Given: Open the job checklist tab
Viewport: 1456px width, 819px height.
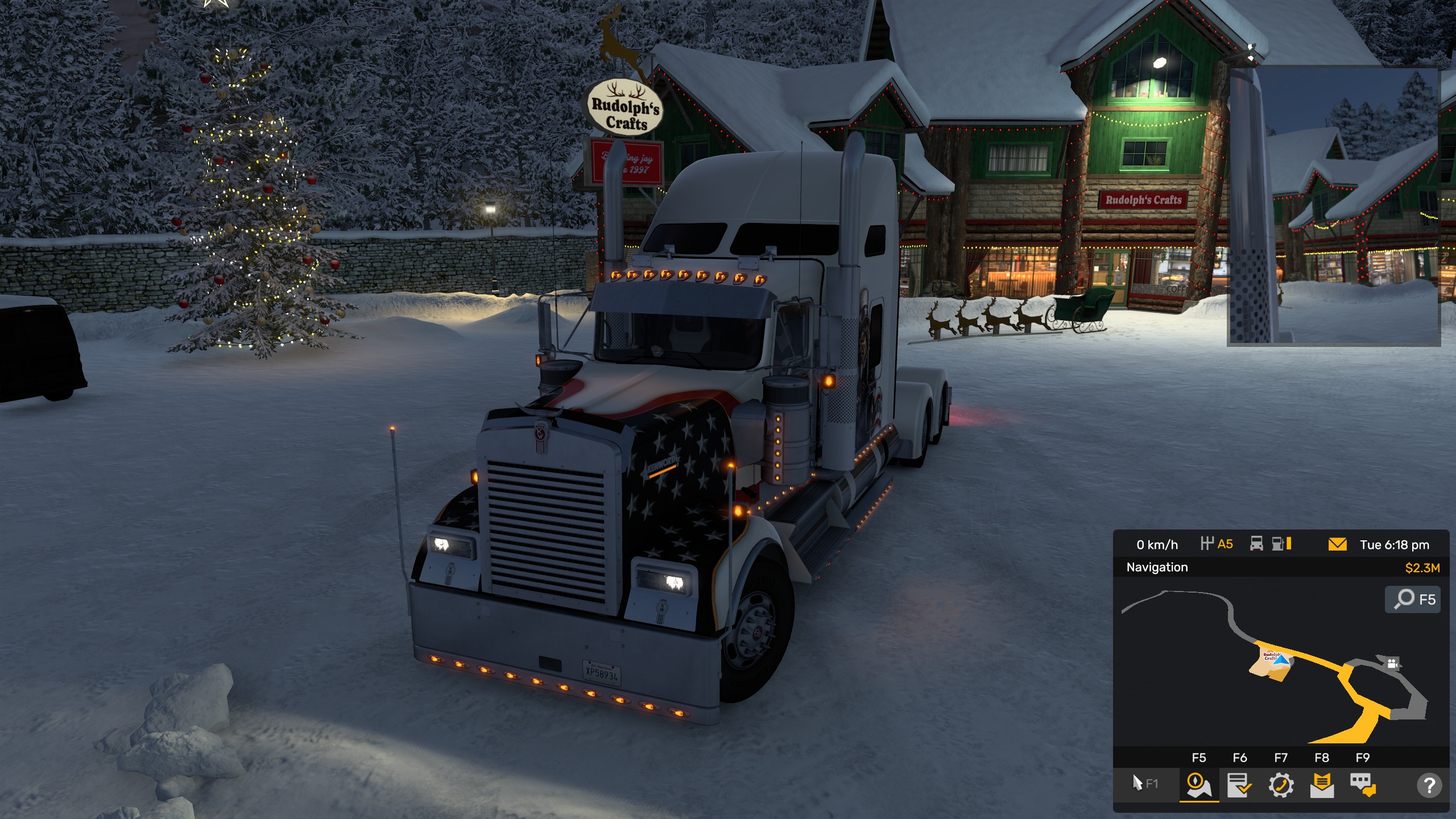Looking at the screenshot, I should click(x=1239, y=785).
